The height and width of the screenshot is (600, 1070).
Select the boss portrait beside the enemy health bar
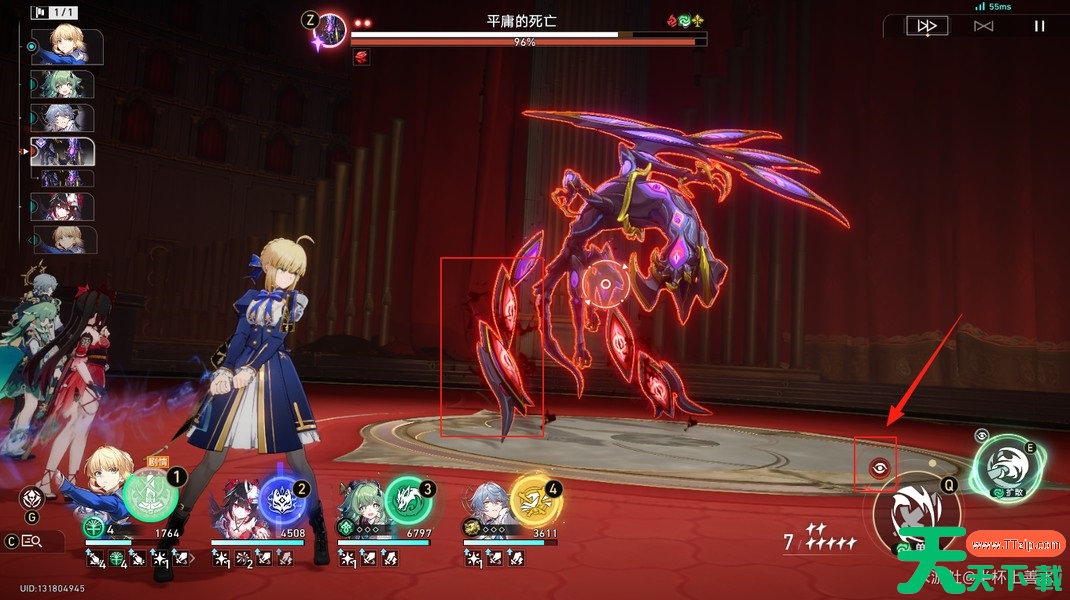(330, 30)
